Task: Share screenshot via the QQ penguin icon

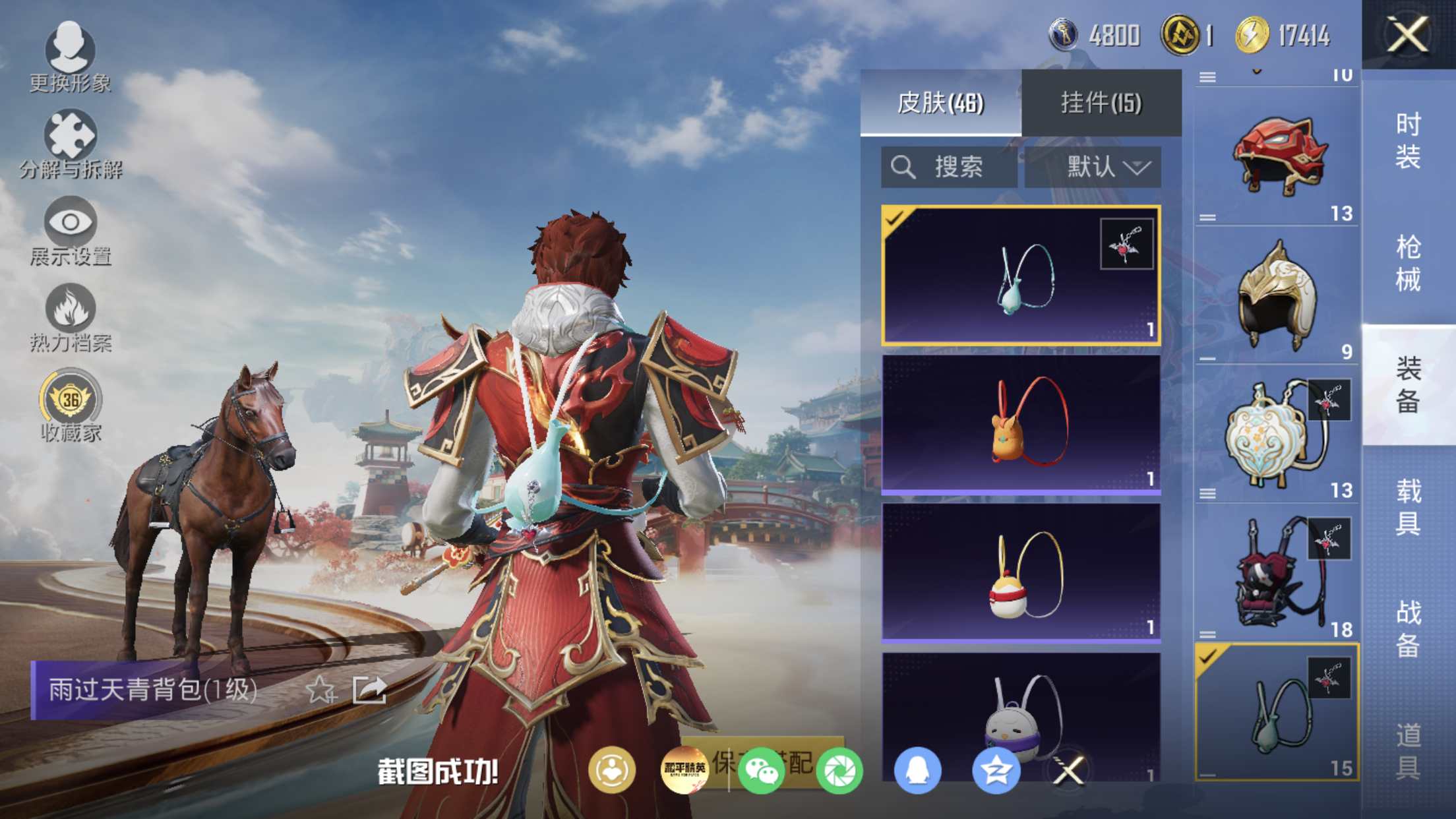Action: 917,770
